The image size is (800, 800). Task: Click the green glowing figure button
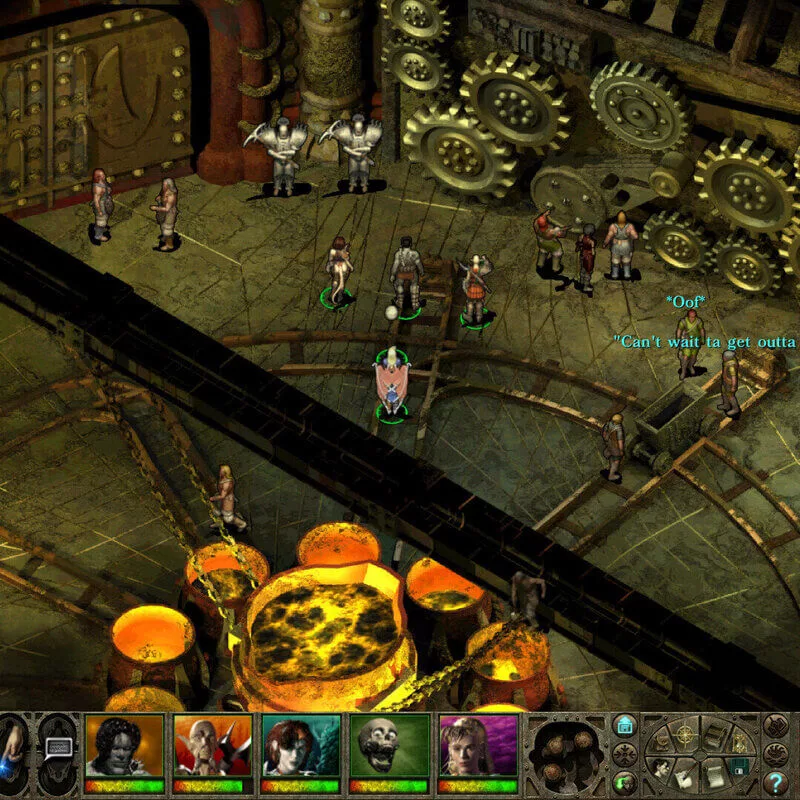(x=624, y=782)
